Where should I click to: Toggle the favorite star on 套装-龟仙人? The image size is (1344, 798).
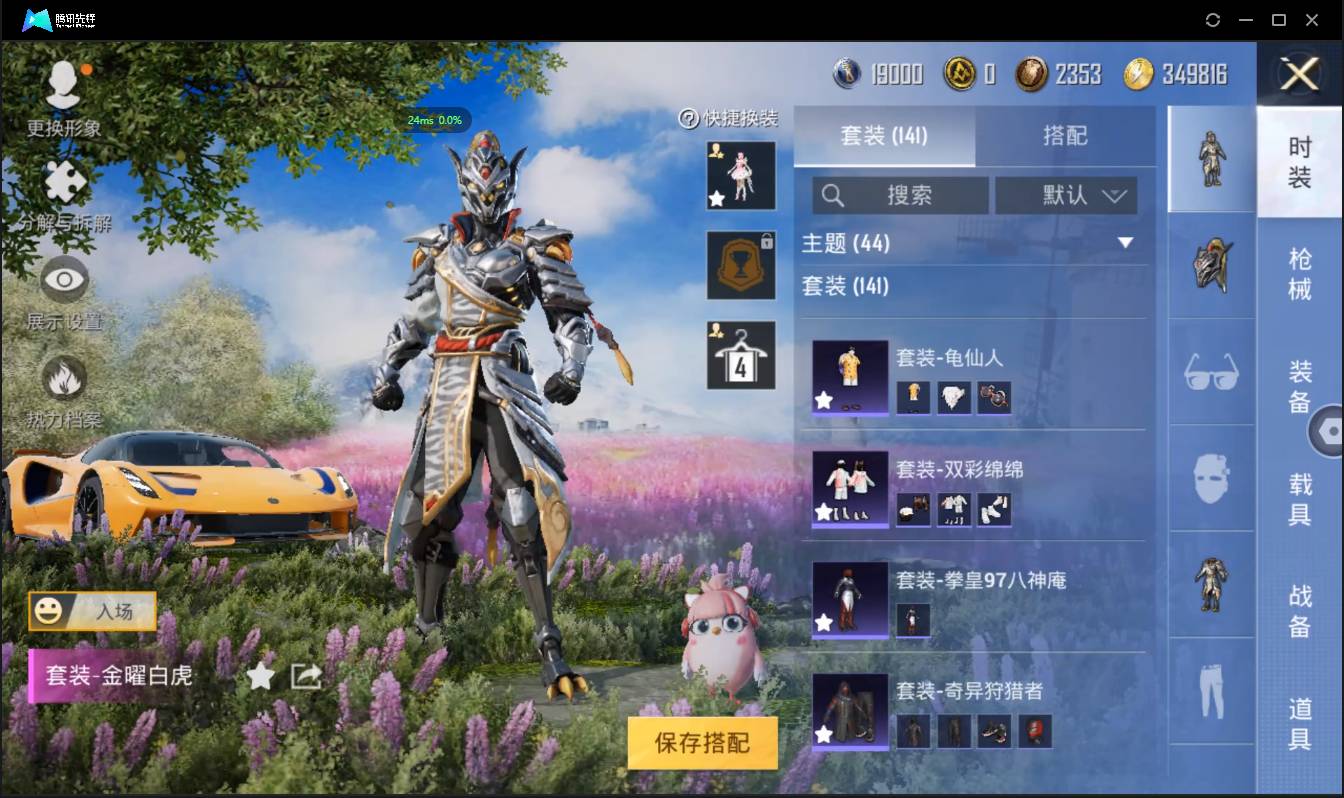point(824,400)
